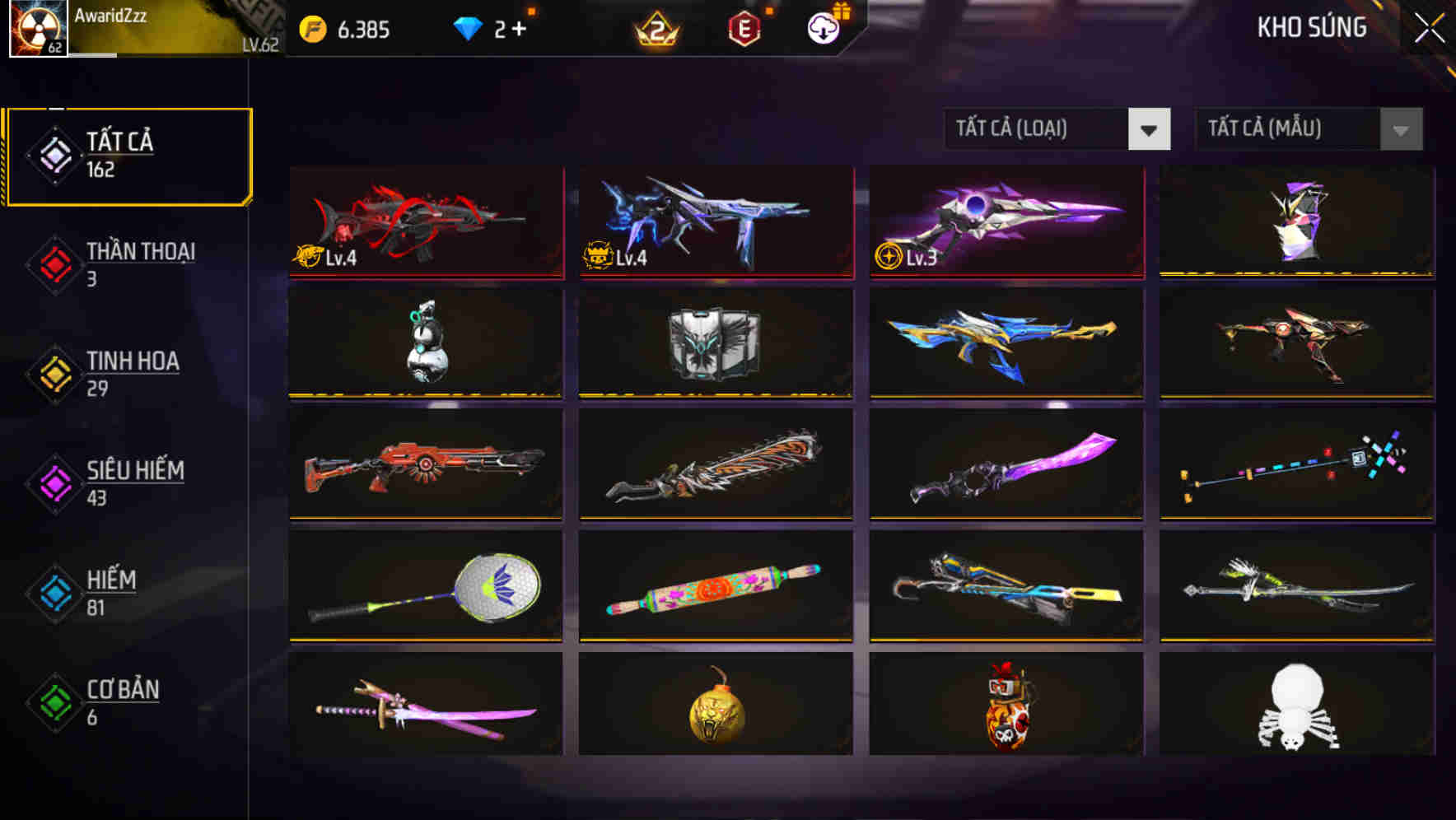Select the E badge event icon

[x=744, y=26]
